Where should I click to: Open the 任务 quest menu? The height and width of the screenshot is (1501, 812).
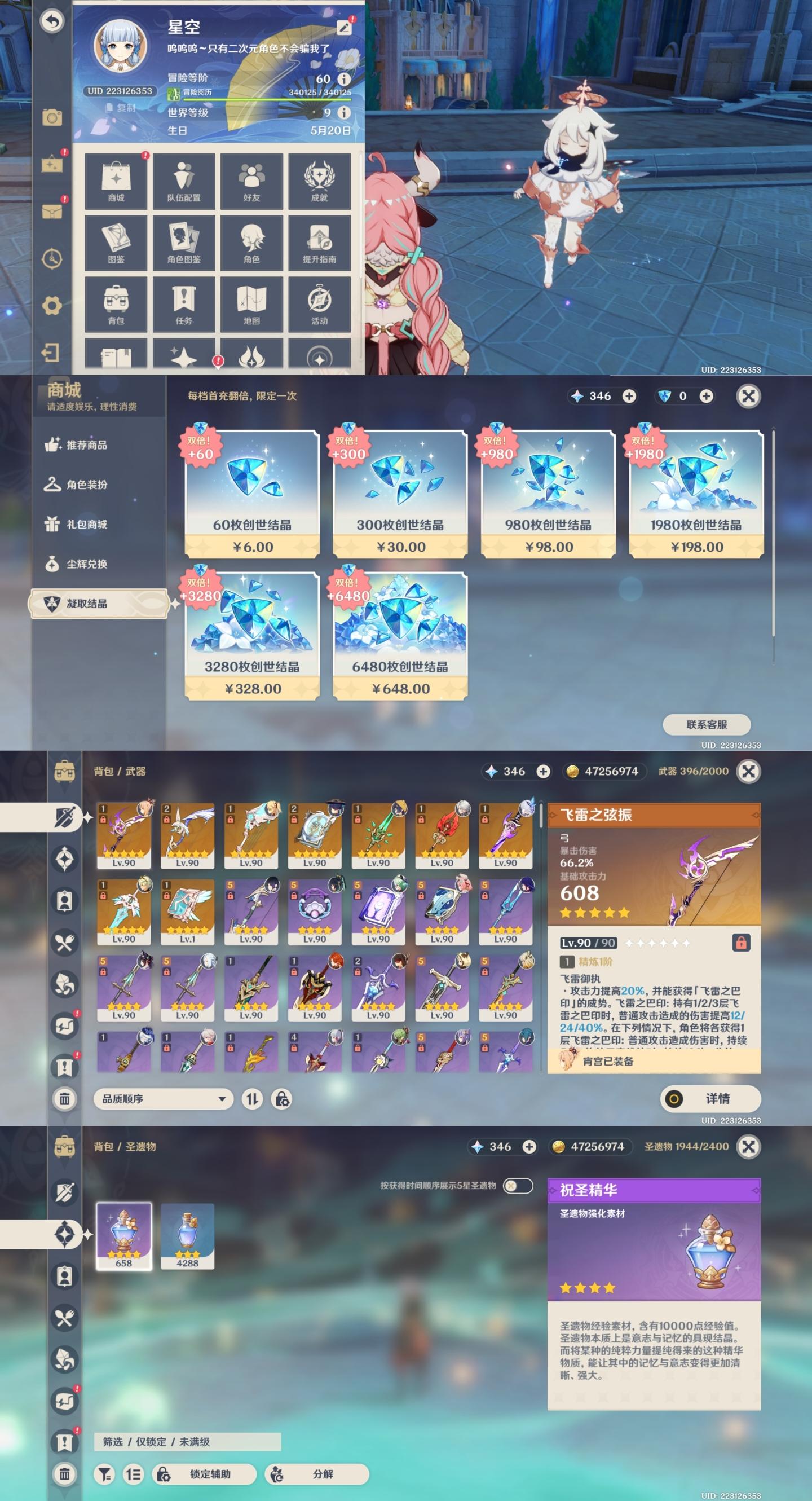pos(183,304)
